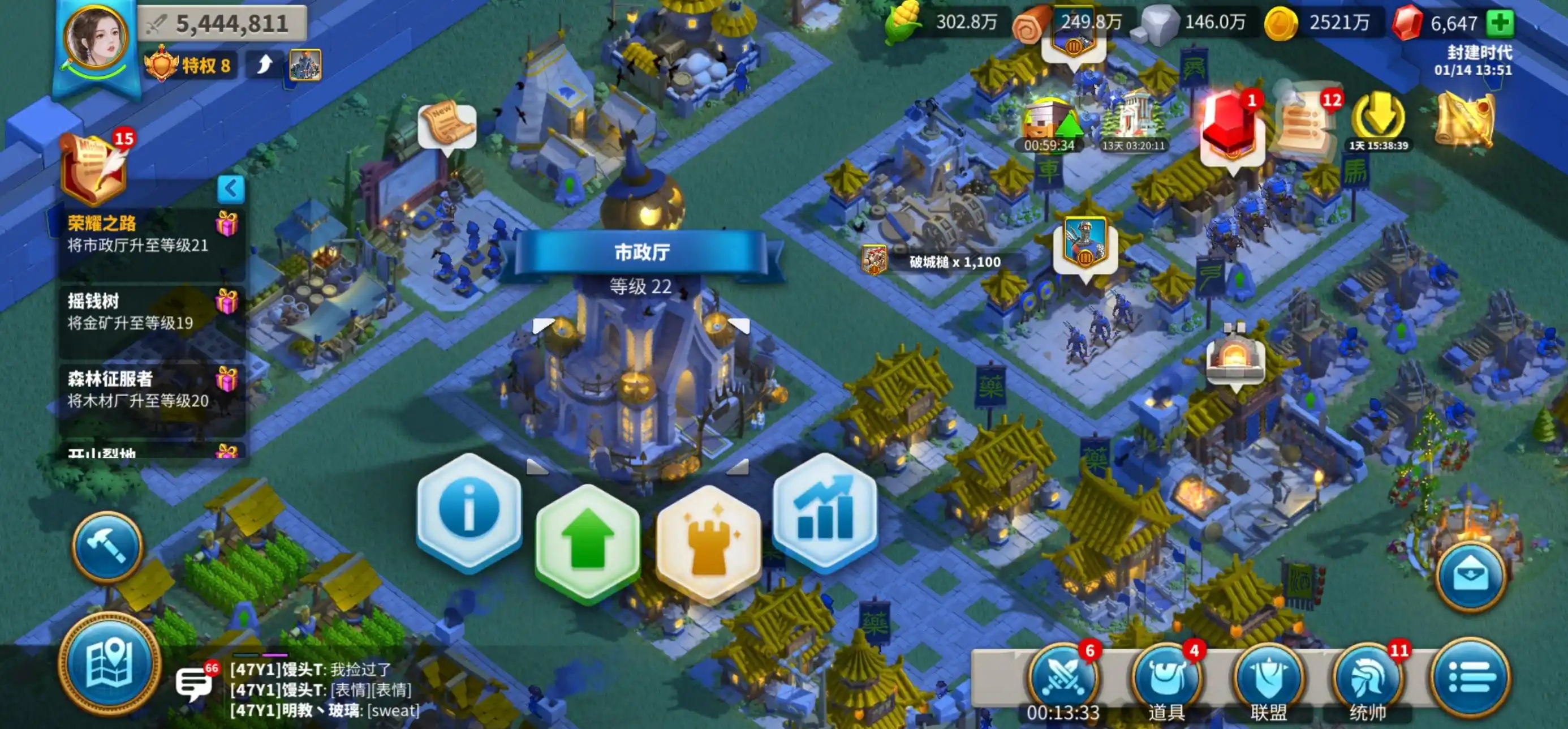
Task: Add gems with the green plus
Action: [1500, 23]
